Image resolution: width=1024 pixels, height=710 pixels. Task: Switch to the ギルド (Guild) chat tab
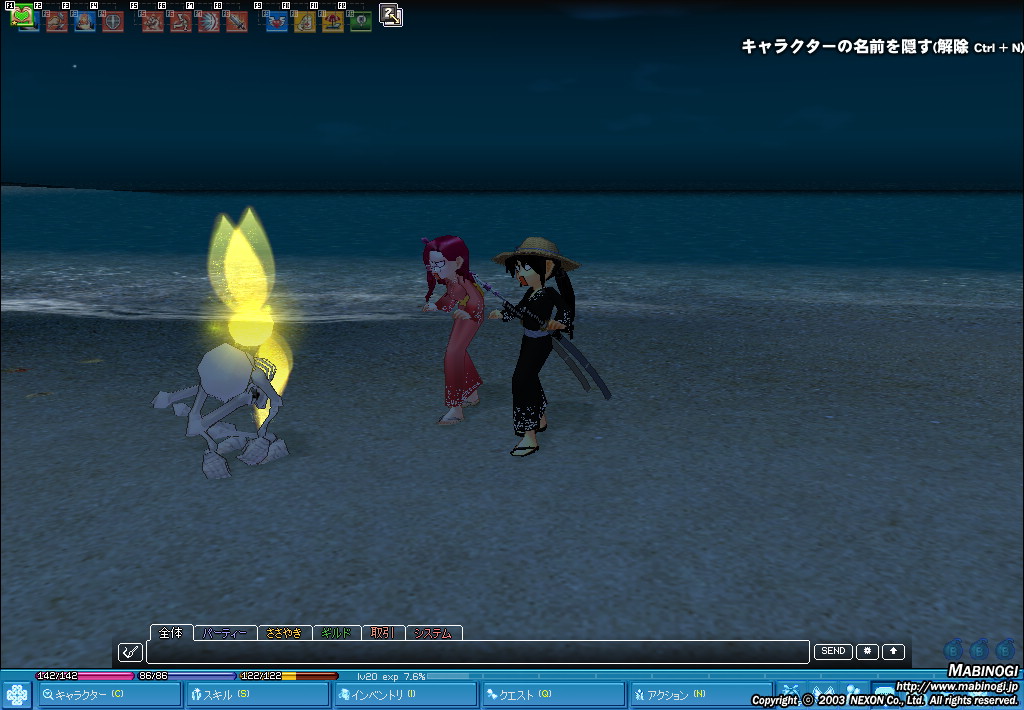point(336,633)
